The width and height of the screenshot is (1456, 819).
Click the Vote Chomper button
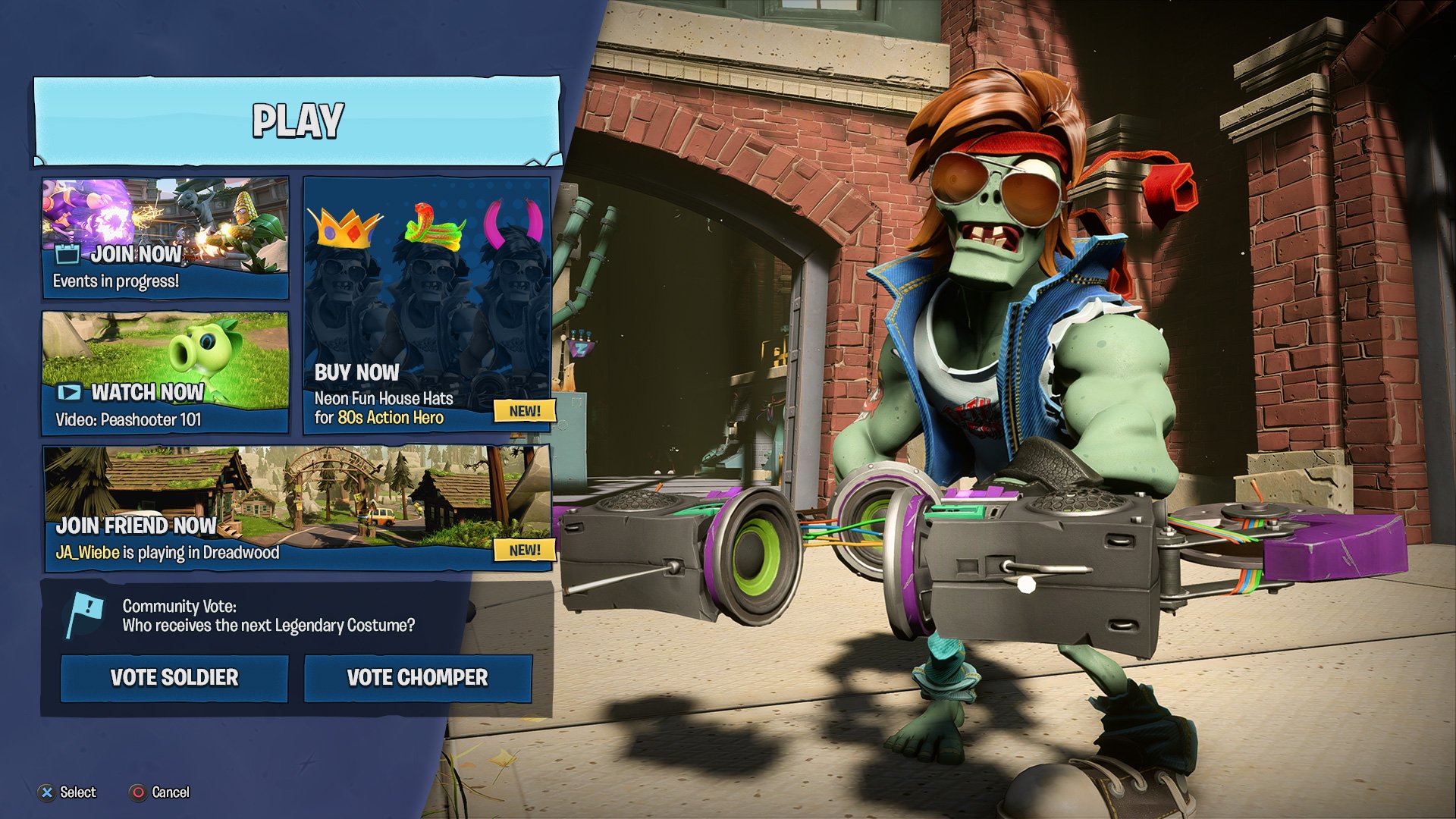tap(418, 678)
